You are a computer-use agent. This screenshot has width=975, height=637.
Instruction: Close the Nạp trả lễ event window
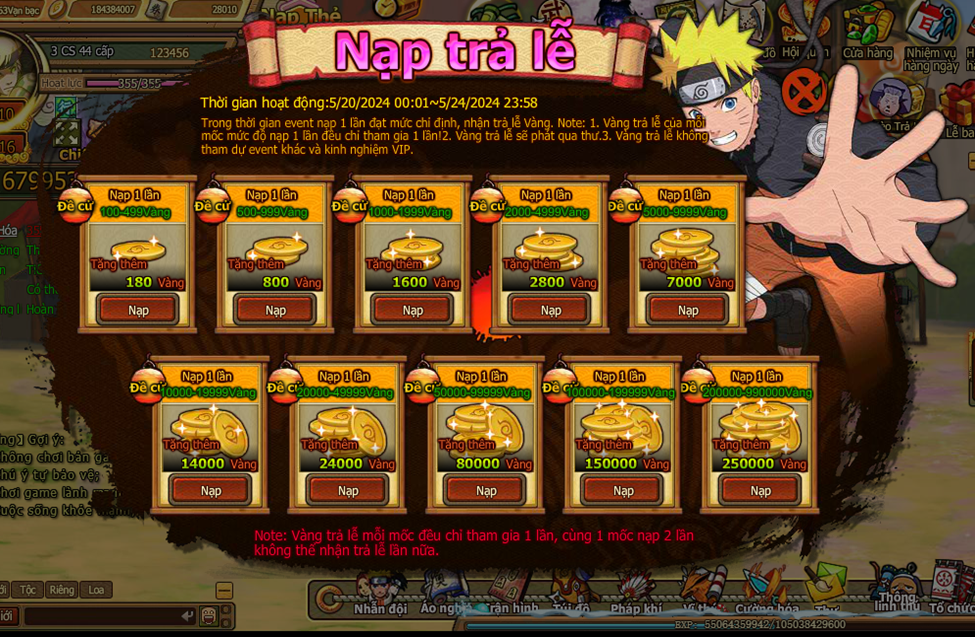coord(804,91)
